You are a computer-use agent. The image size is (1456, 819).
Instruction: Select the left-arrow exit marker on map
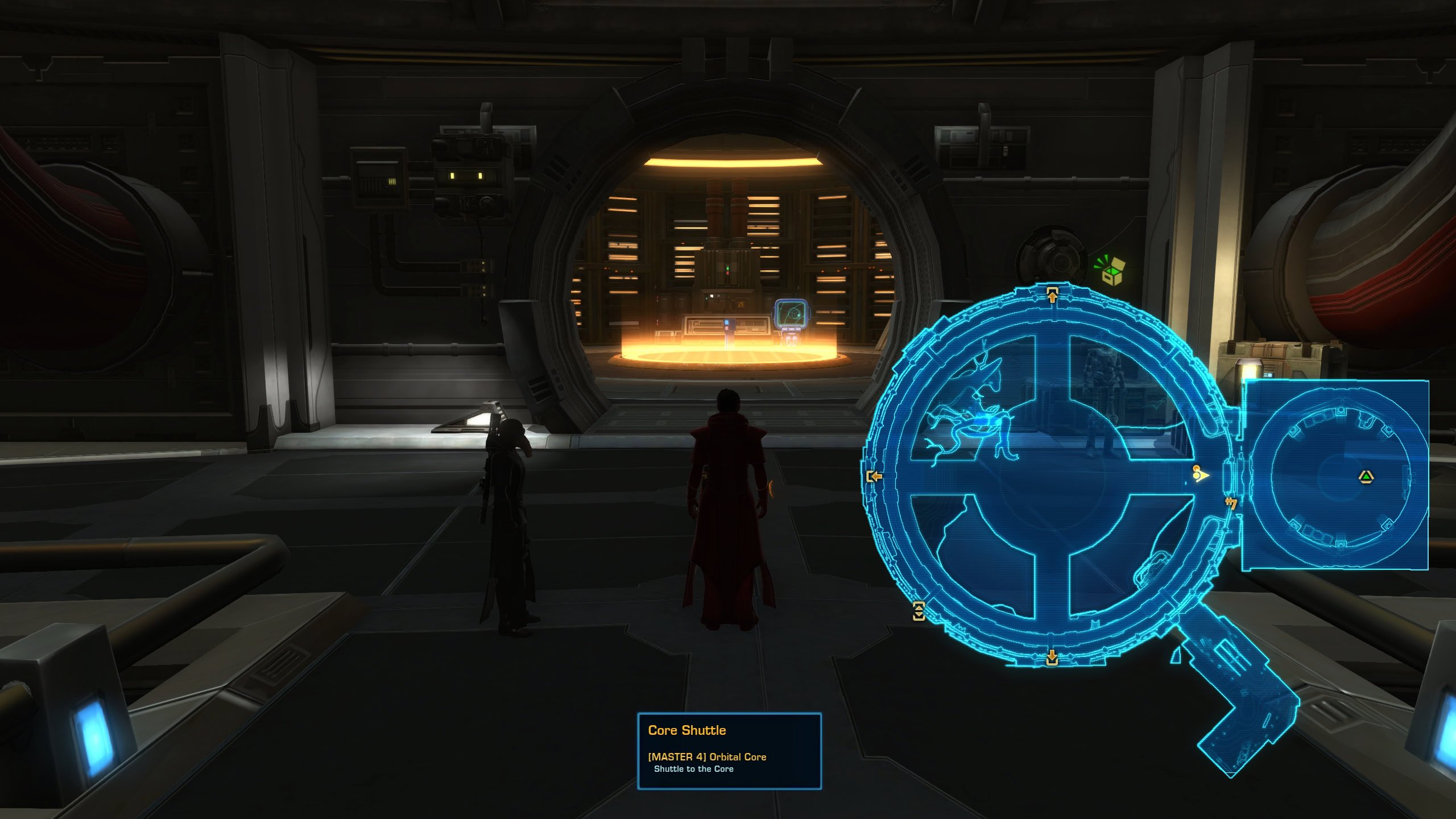pos(874,476)
